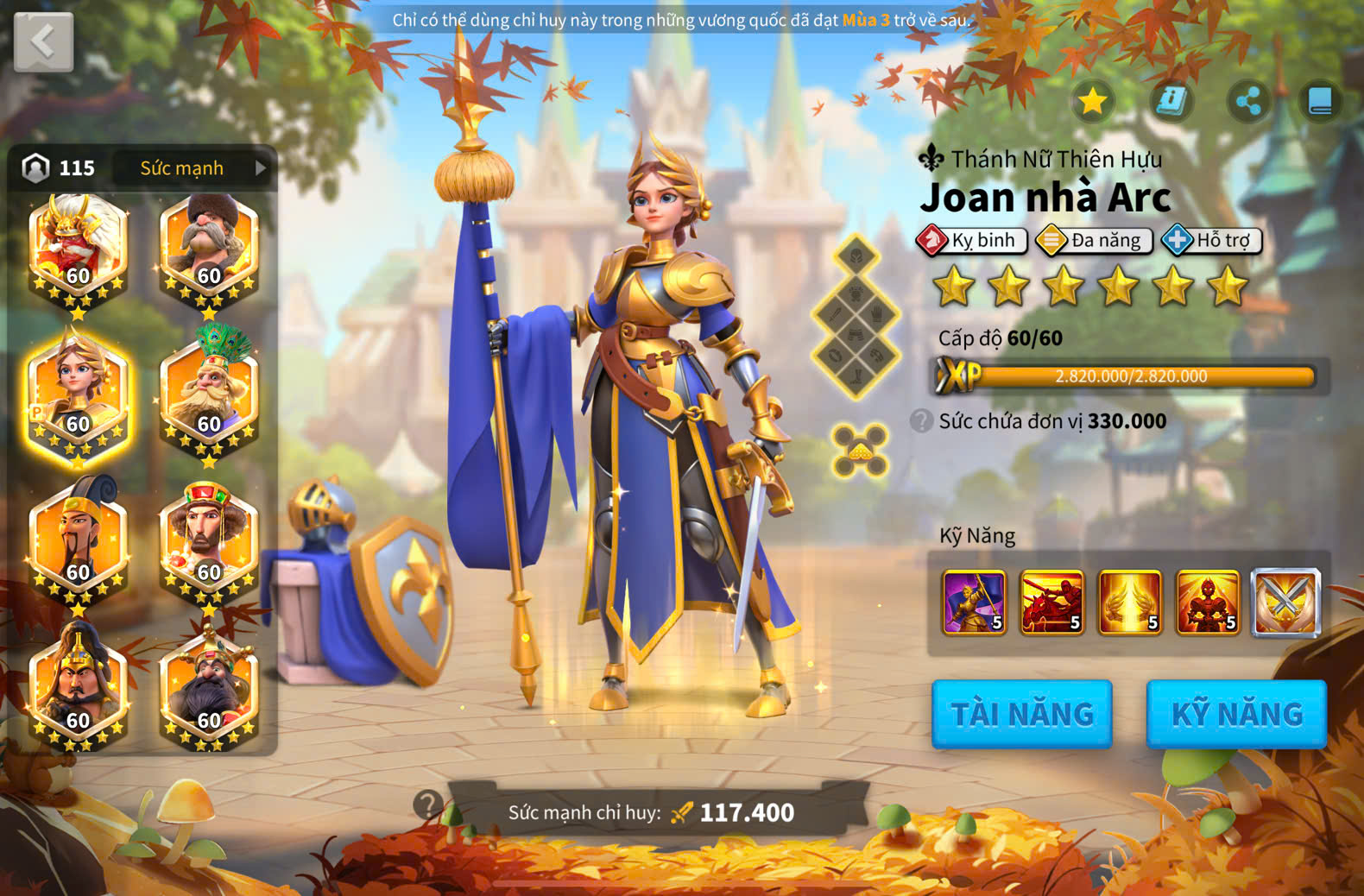1364x896 pixels.
Task: Mark commander with the gold star button
Action: tap(1092, 101)
